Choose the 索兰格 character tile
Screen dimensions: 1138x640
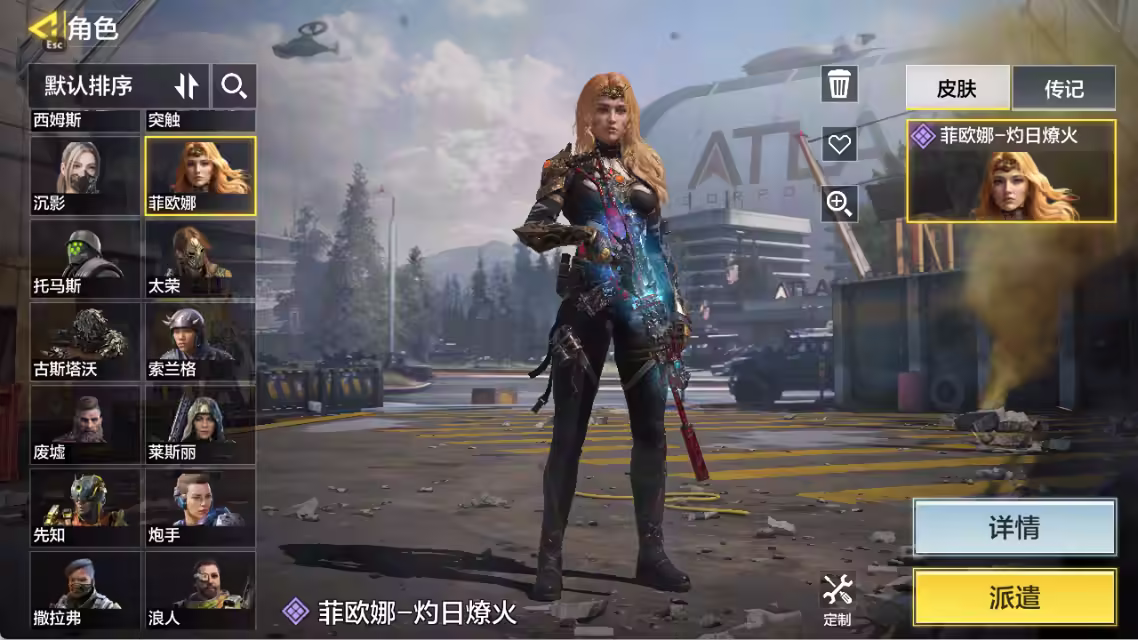click(200, 341)
